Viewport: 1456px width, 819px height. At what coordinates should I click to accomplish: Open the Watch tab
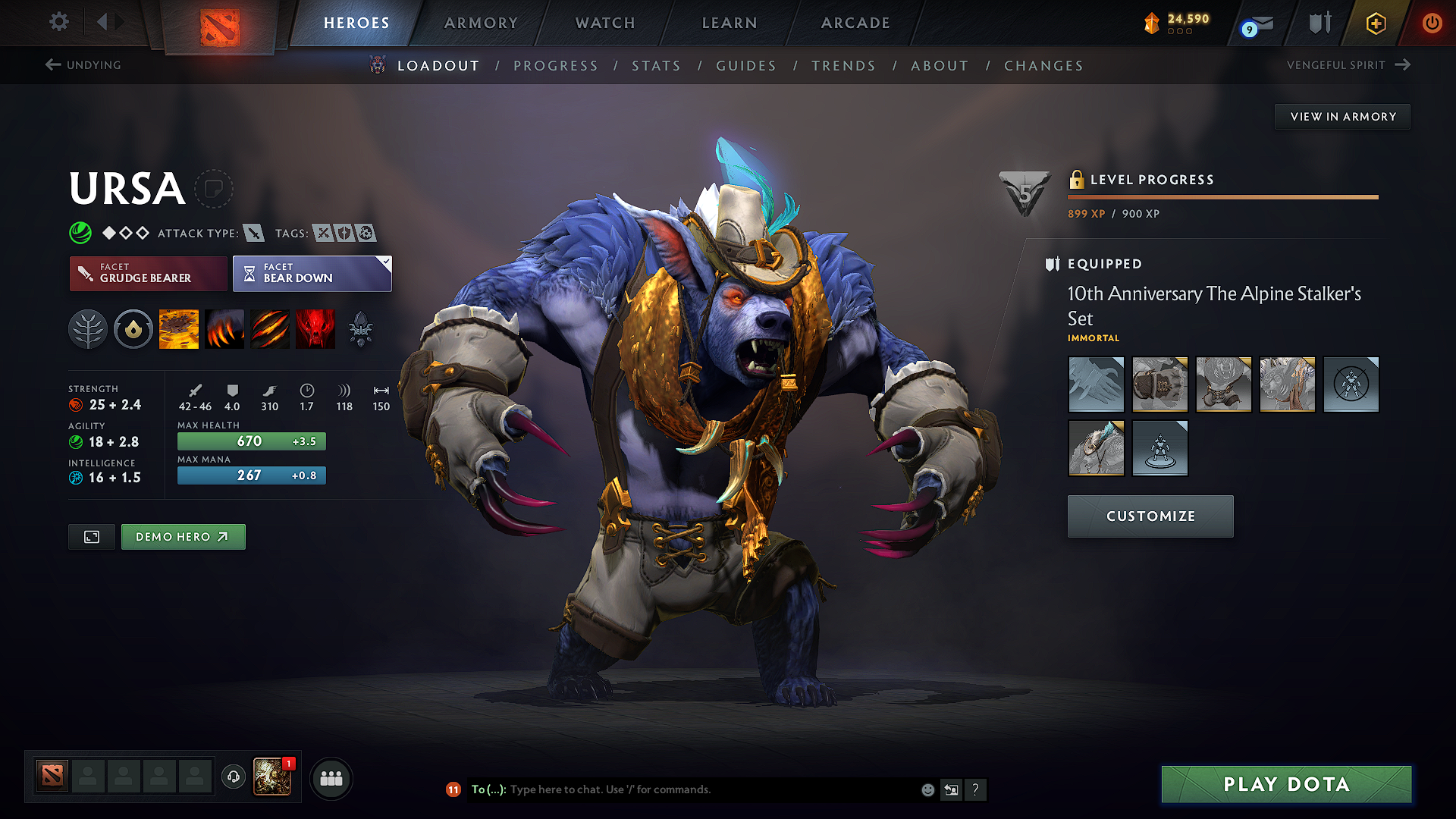tap(605, 23)
